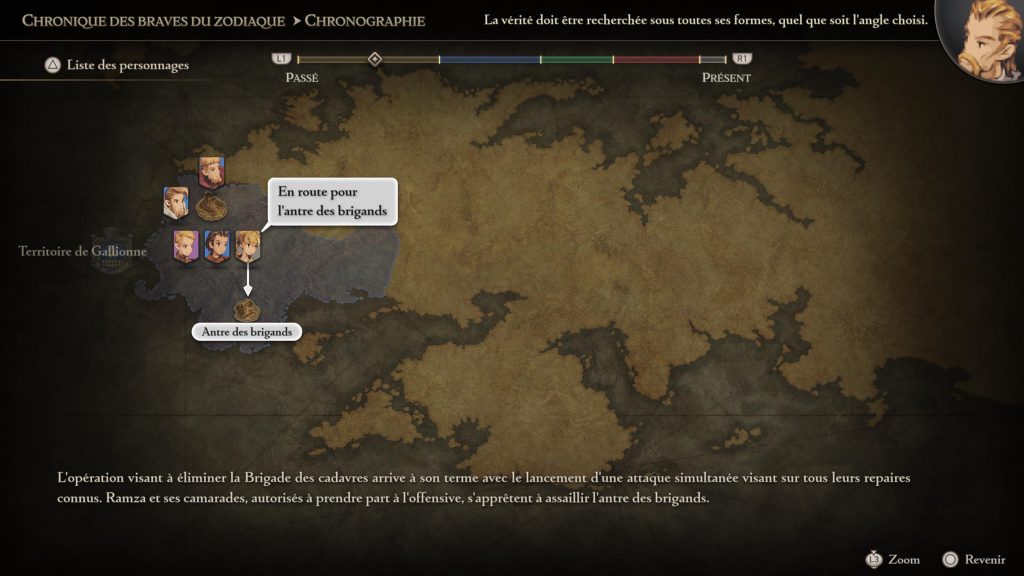The image size is (1024, 576).
Task: Jump to the red timeline segment
Action: coord(655,60)
